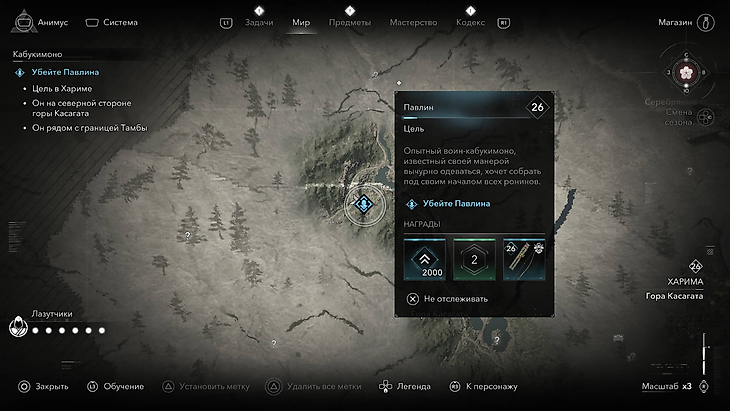Center map with К персонажу
The height and width of the screenshot is (411, 730).
click(x=482, y=386)
